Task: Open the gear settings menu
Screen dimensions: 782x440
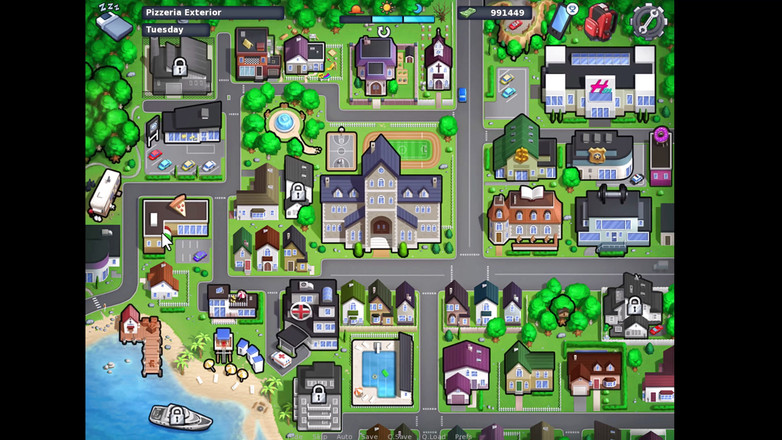Action: tap(648, 20)
